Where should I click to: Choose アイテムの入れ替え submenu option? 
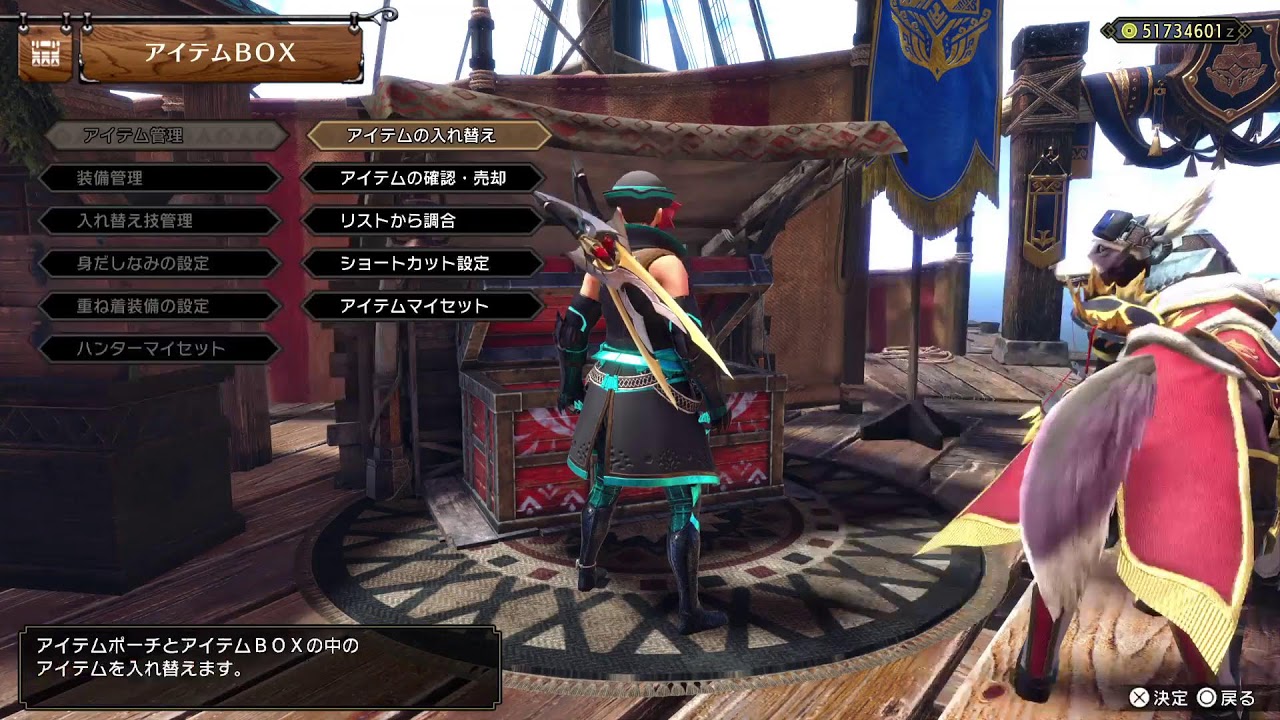tap(429, 135)
